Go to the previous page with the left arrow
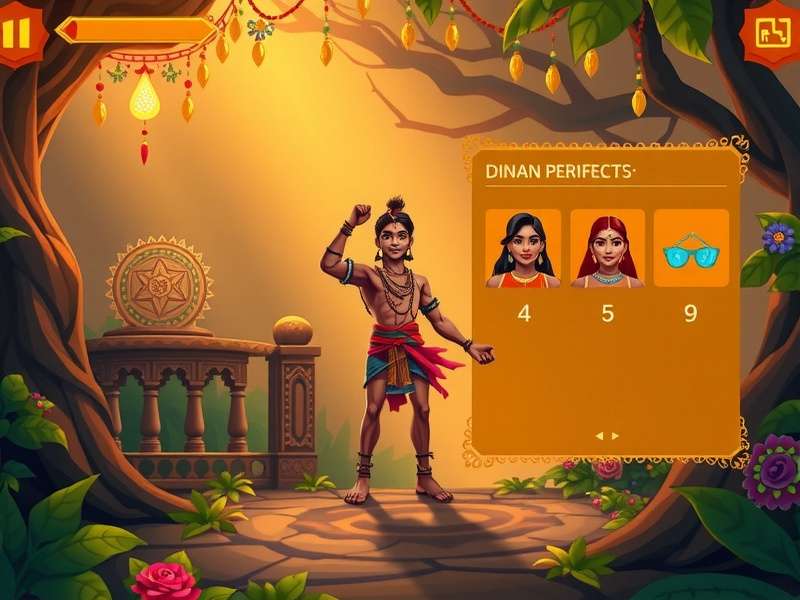800x600 pixels. pos(599,436)
